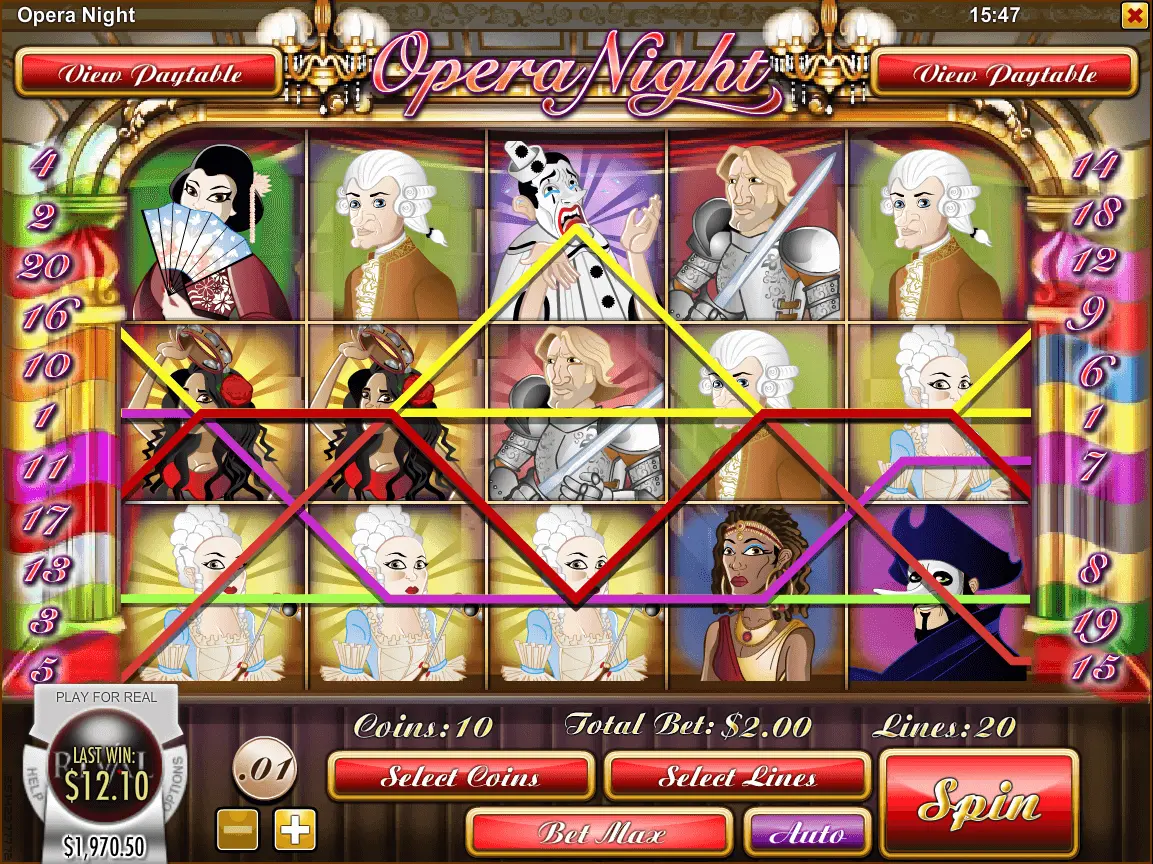Select payline number 20
1153x864 pixels.
pos(45,267)
